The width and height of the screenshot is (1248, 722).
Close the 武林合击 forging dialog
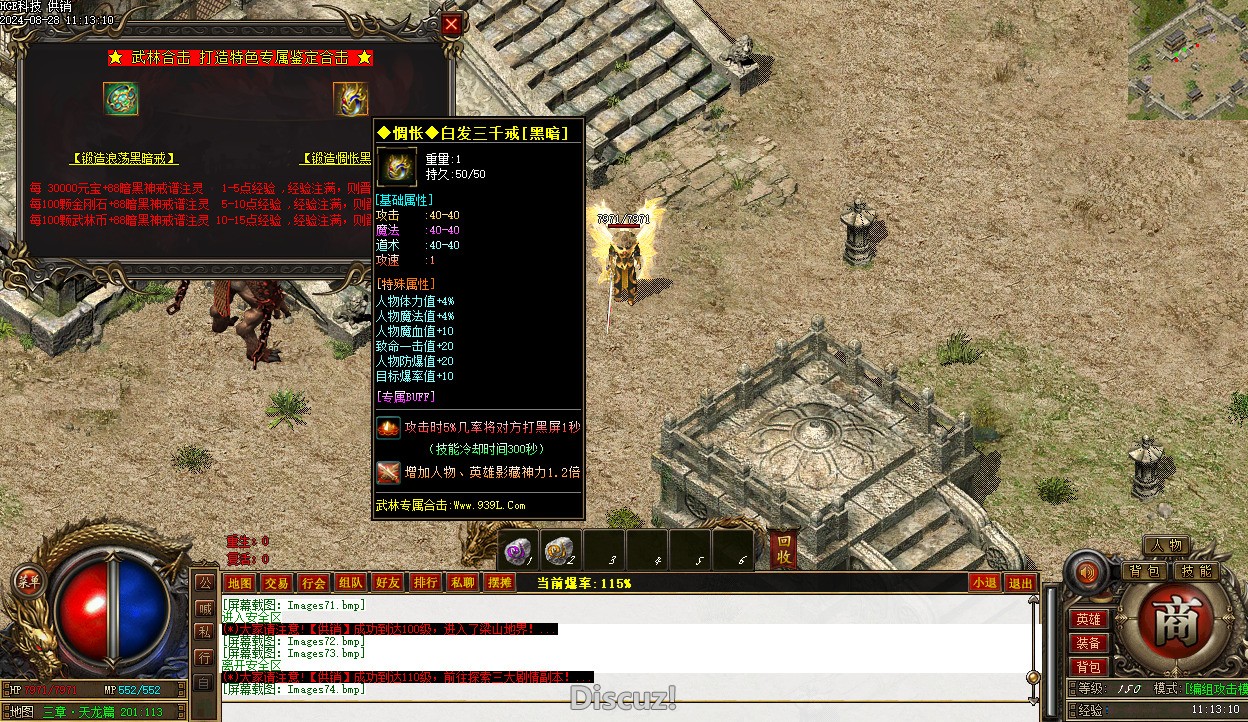pyautogui.click(x=452, y=25)
